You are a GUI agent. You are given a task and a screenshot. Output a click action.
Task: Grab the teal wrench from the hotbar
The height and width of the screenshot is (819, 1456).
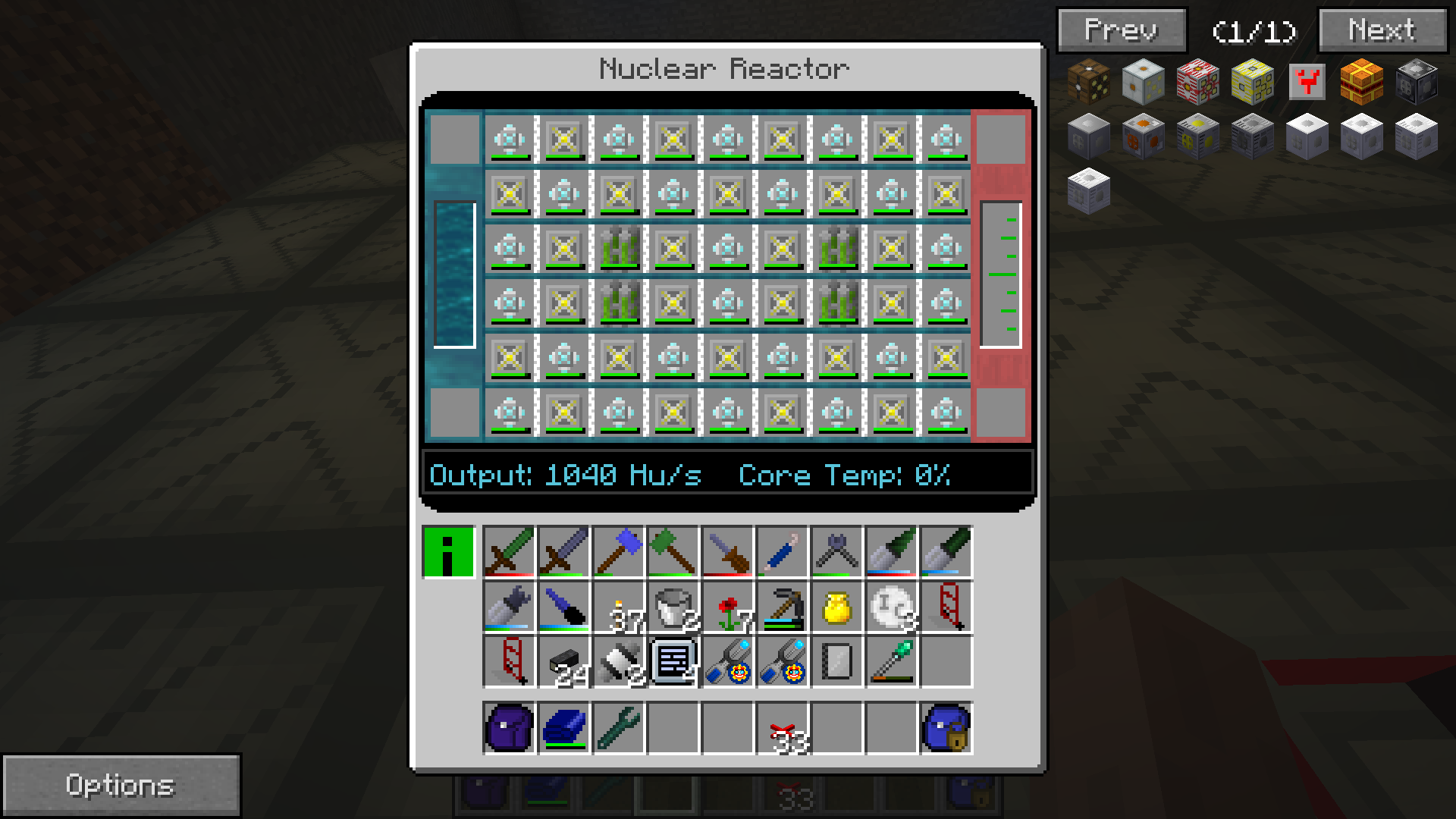click(619, 728)
